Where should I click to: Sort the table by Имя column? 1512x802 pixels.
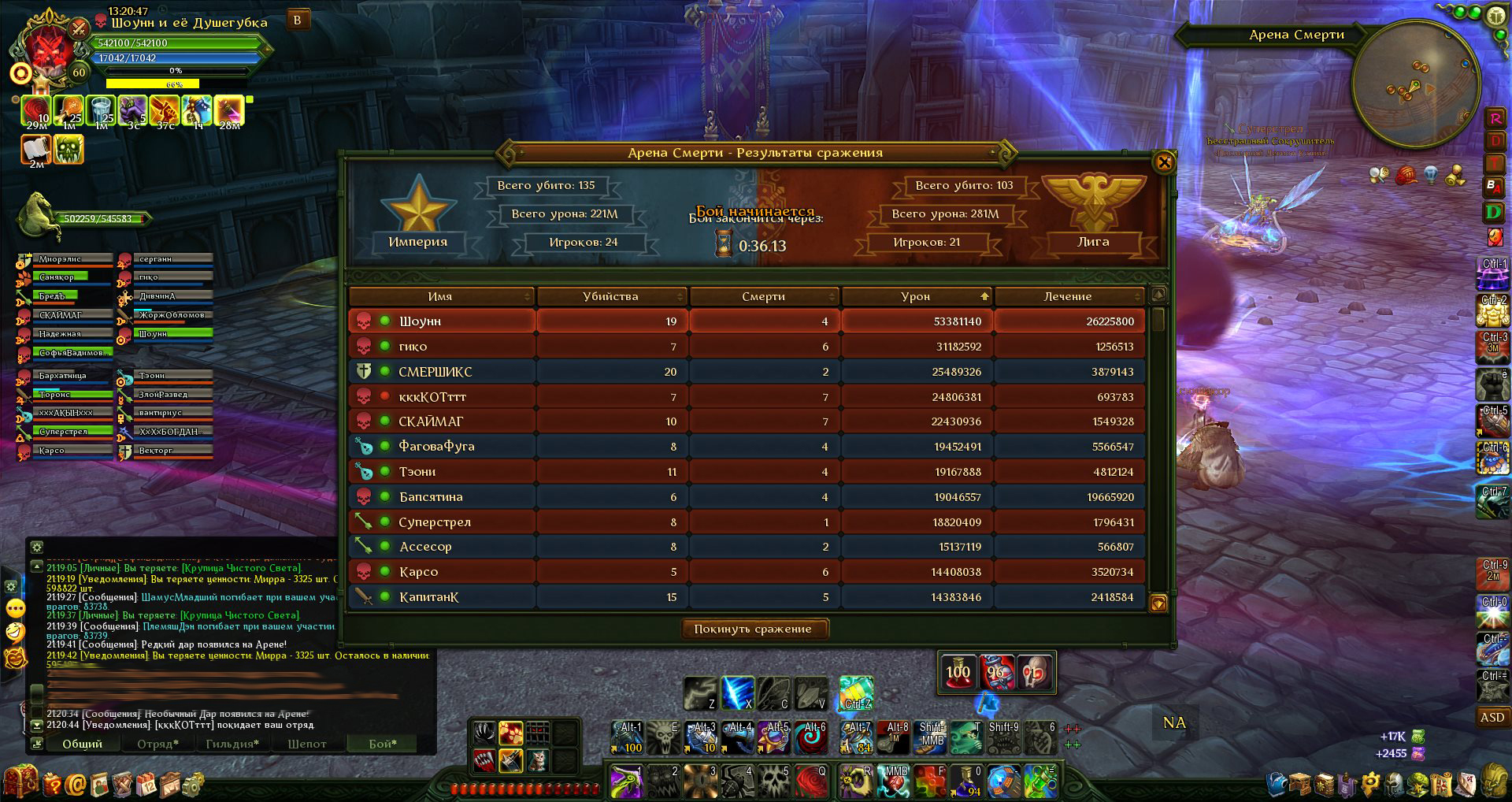[x=440, y=296]
